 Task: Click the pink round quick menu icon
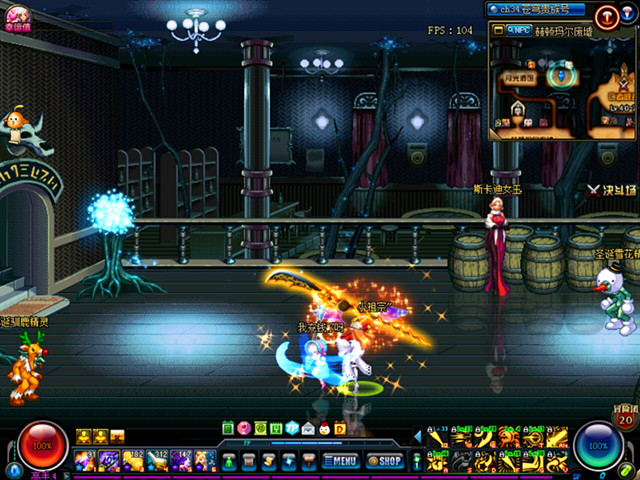pos(243,428)
